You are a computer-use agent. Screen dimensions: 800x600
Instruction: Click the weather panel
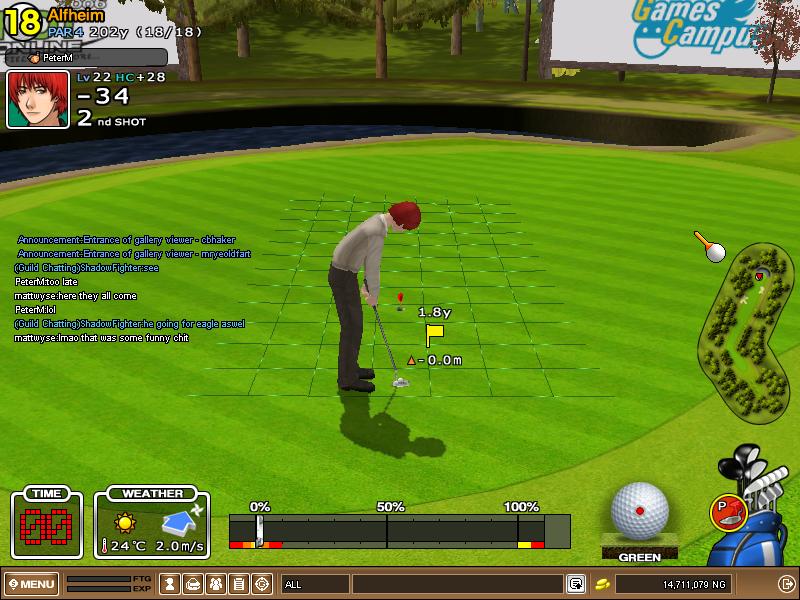pyautogui.click(x=152, y=524)
